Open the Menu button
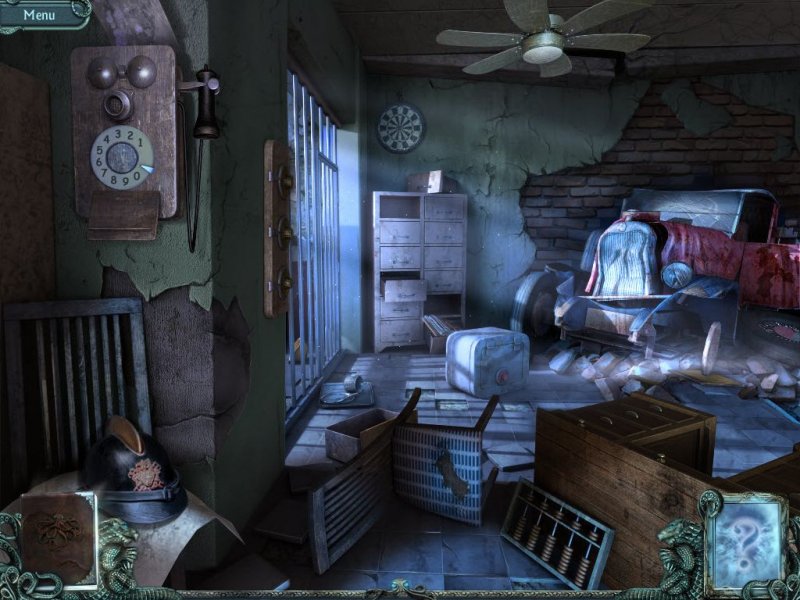Image resolution: width=800 pixels, height=600 pixels. pos(39,14)
